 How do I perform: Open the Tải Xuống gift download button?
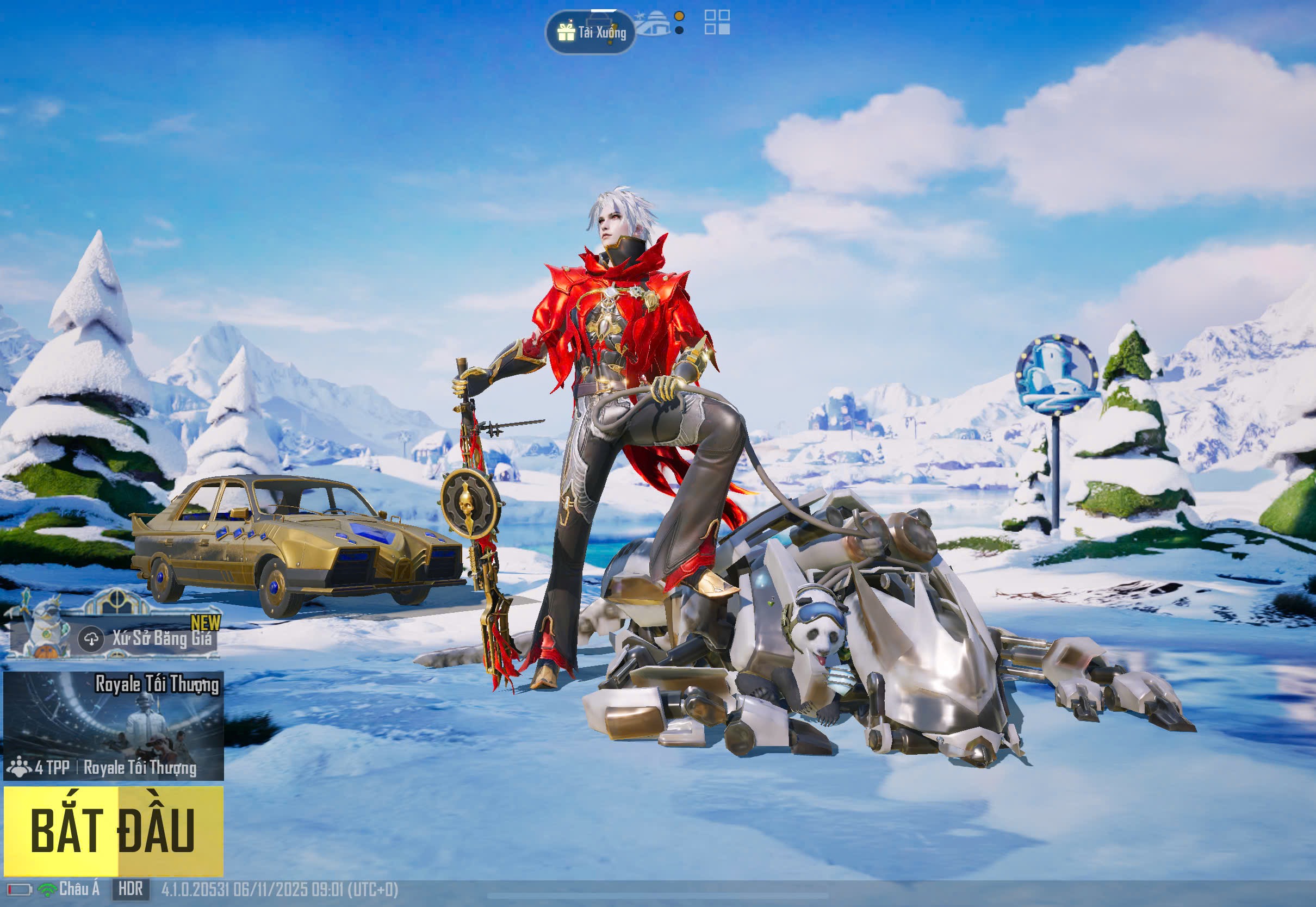(591, 33)
